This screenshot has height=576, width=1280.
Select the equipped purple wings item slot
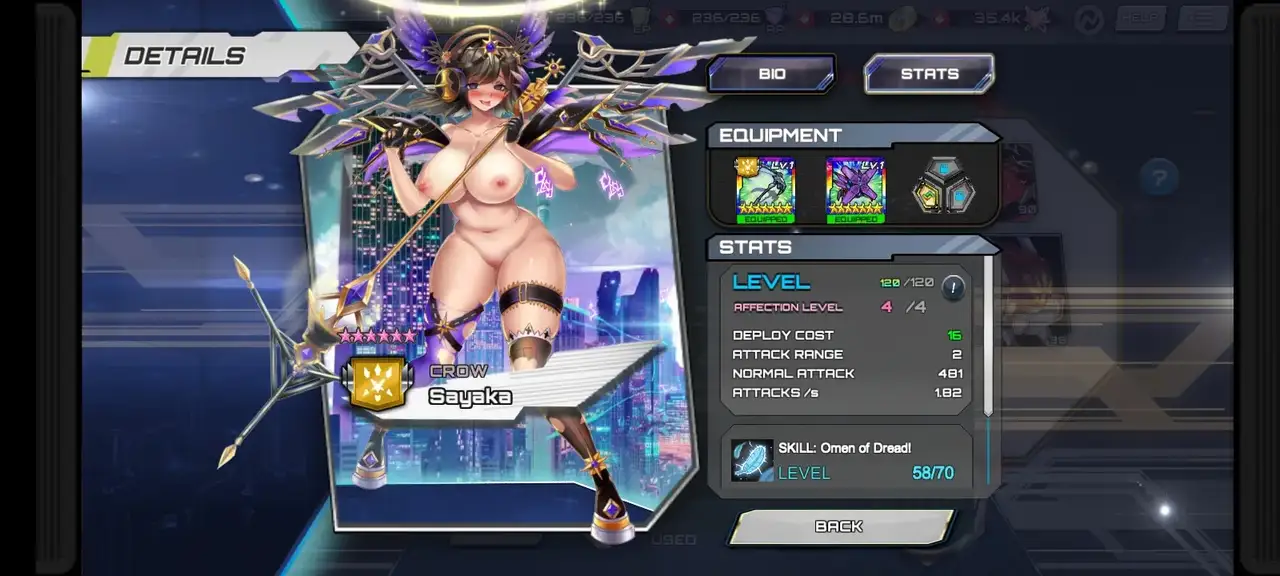point(856,189)
